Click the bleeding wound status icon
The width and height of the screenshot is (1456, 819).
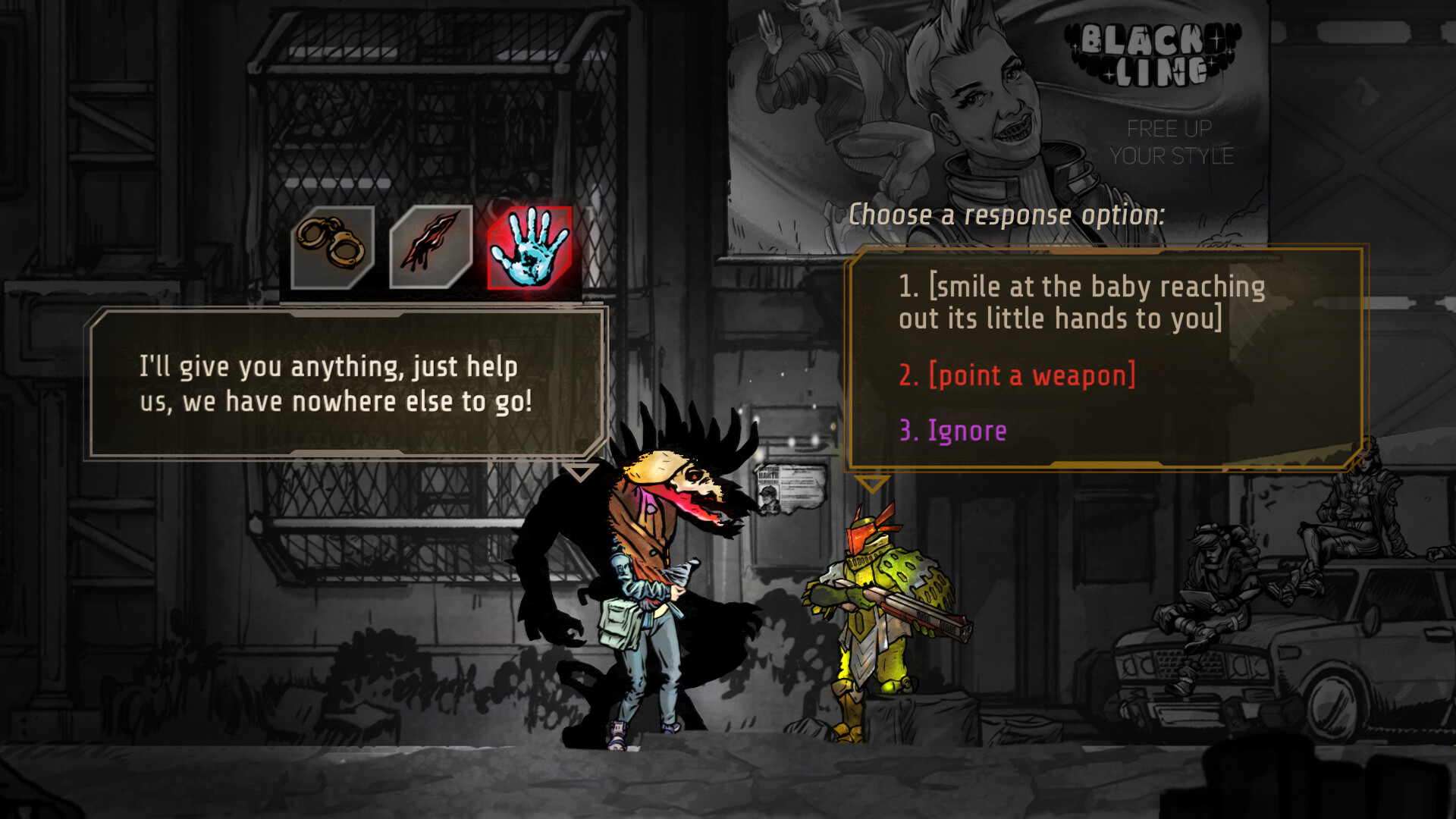point(430,244)
